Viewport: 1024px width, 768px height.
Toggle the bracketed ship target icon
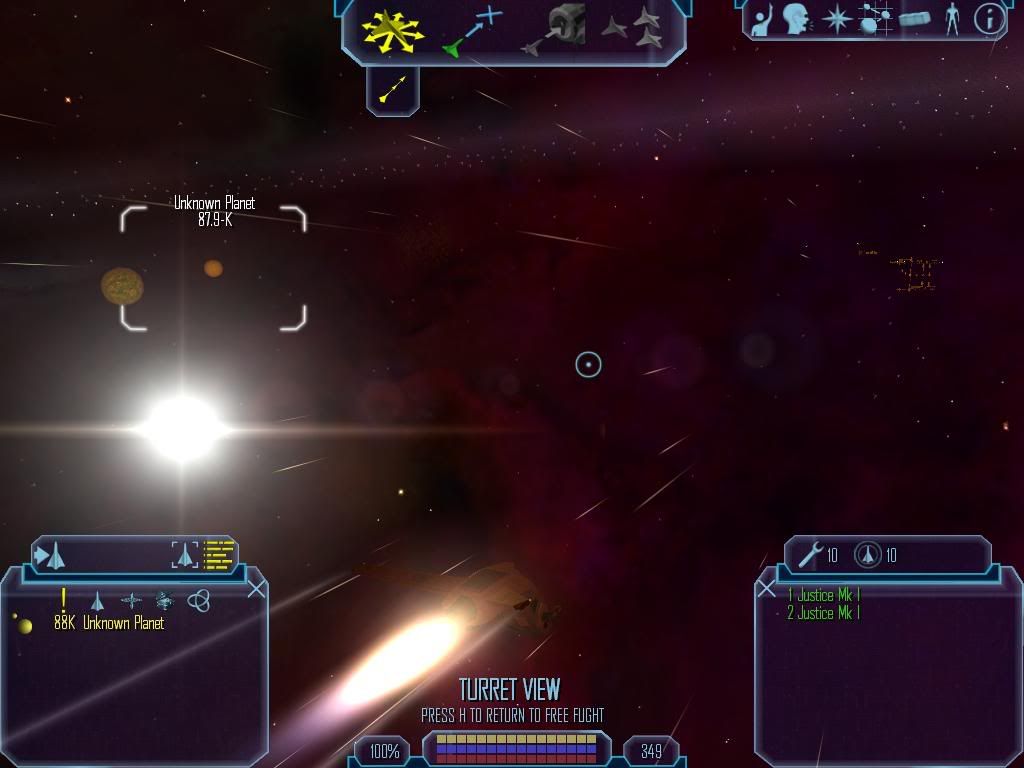click(x=185, y=555)
